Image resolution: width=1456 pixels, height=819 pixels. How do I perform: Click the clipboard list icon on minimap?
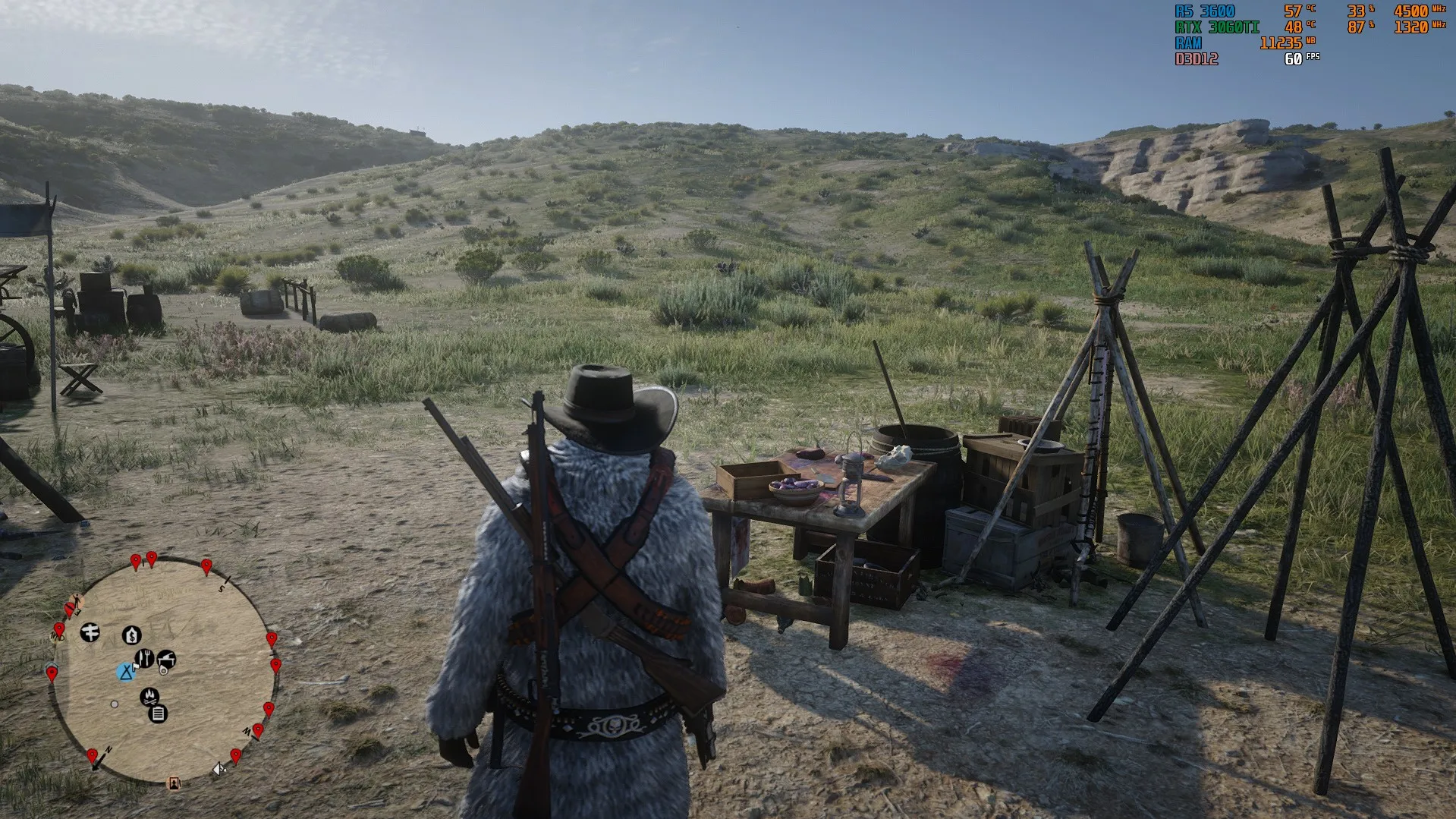158,713
